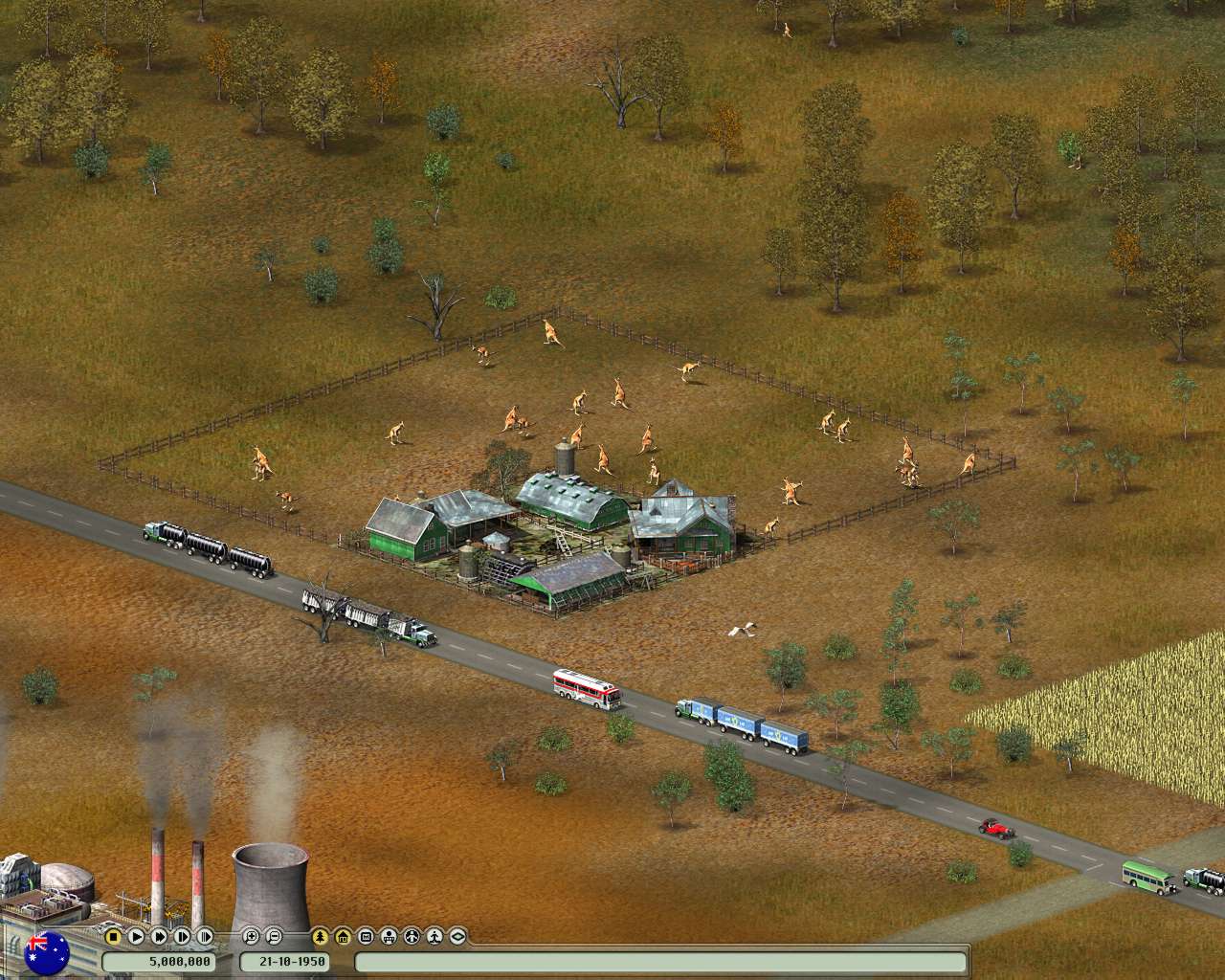Open the statistics screen icon
The height and width of the screenshot is (980, 1225).
[x=367, y=937]
